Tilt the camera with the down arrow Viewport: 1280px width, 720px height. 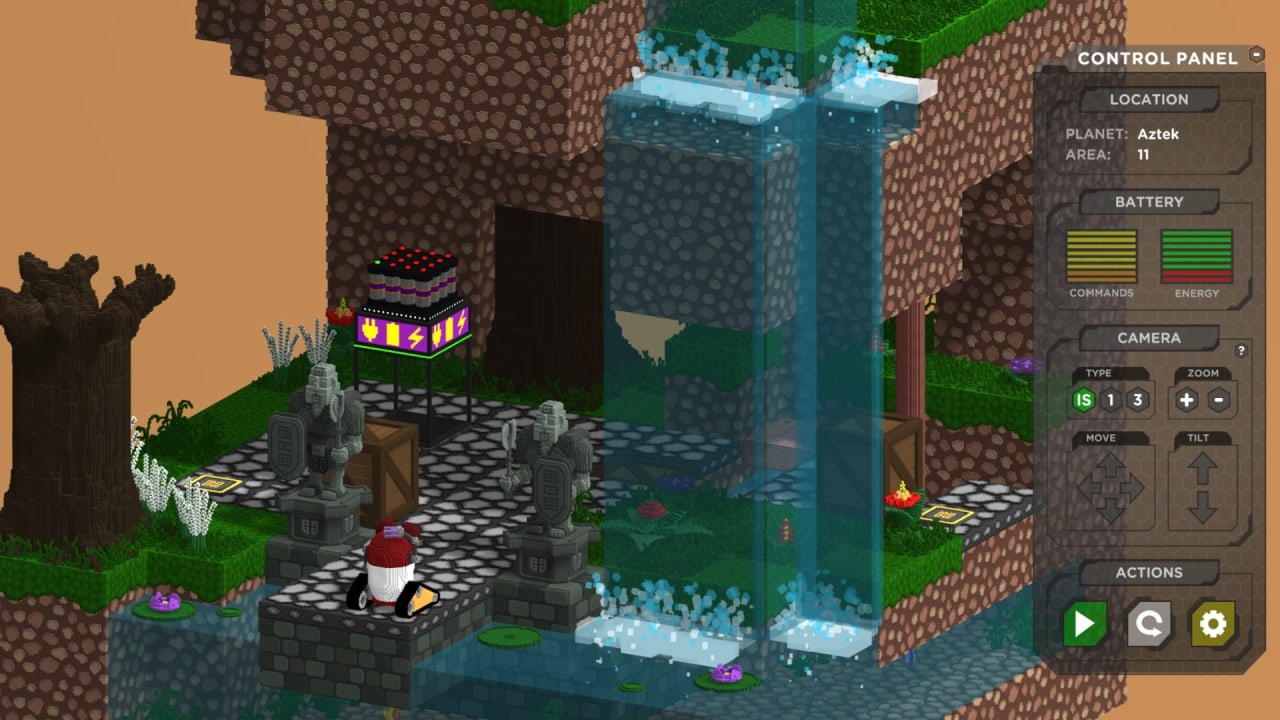click(x=1202, y=508)
